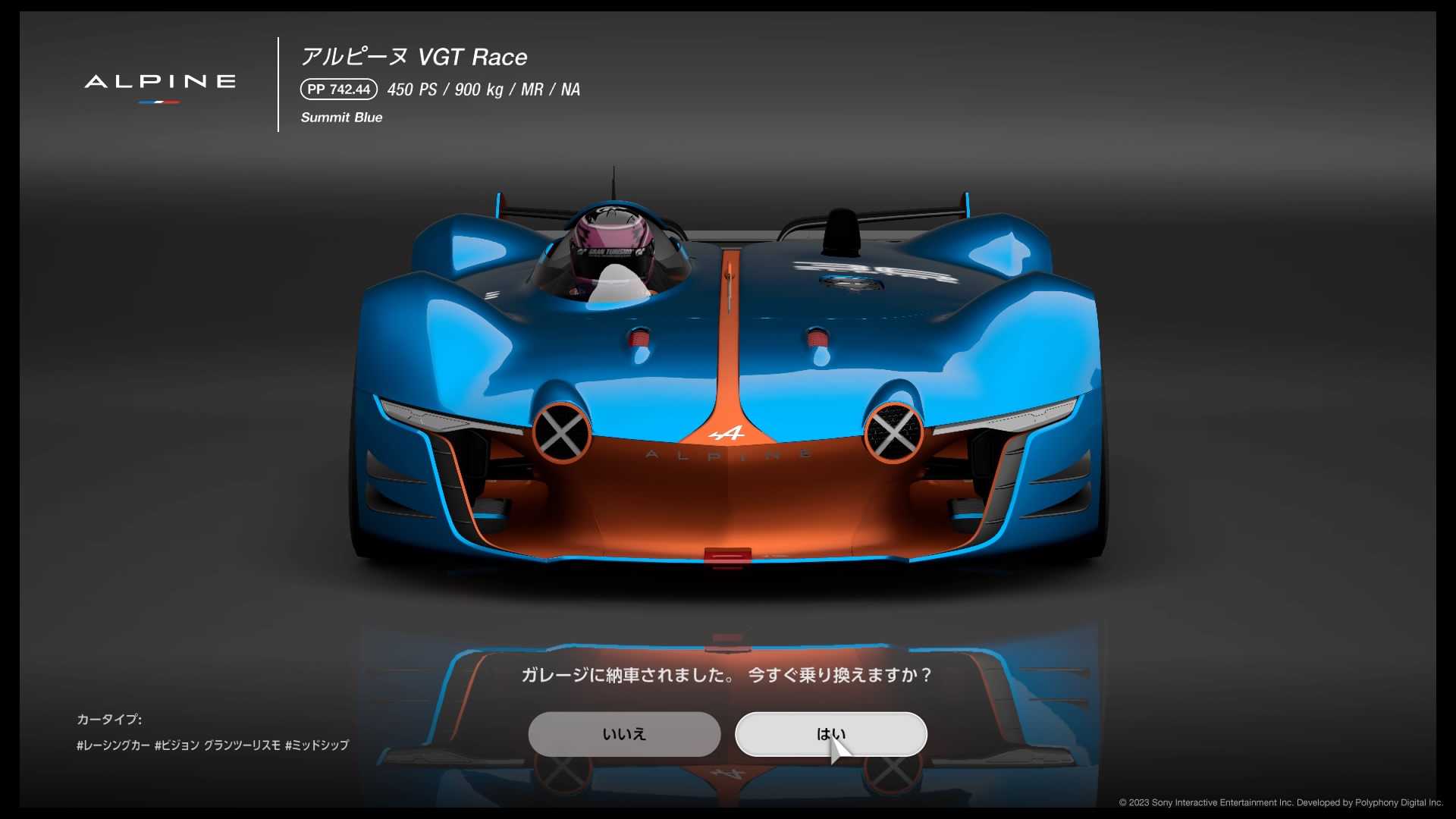1456x819 pixels.
Task: Select the アルピーヌ VGT Race title
Action: point(414,56)
